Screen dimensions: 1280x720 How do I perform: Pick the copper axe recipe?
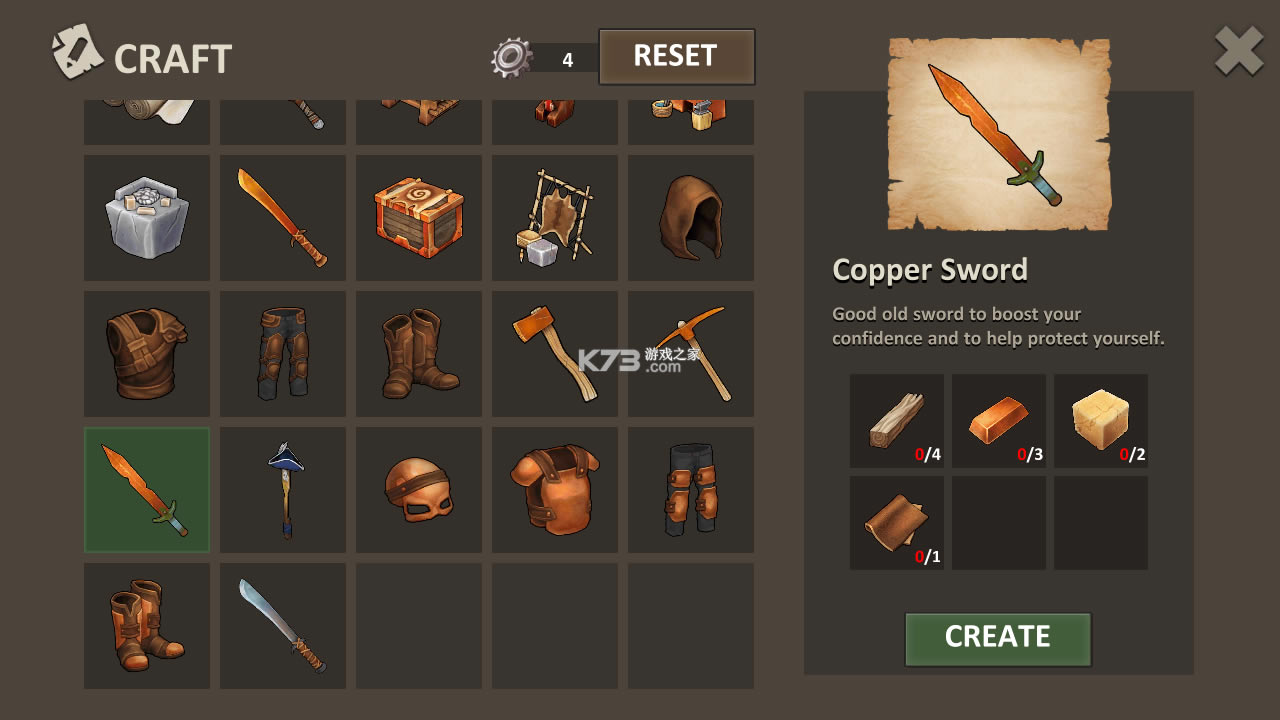pyautogui.click(x=555, y=354)
